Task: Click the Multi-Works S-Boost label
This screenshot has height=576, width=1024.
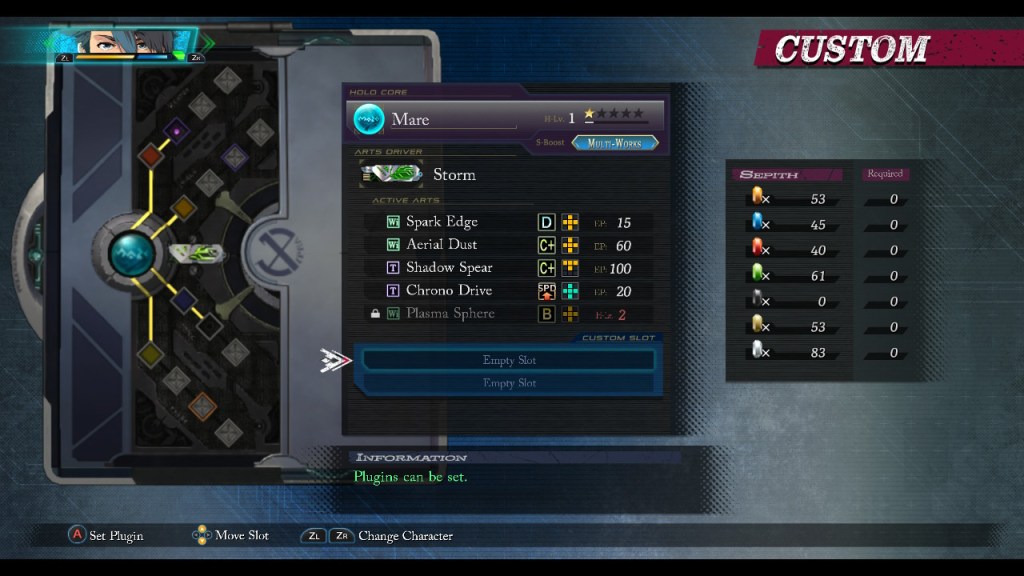Action: click(614, 143)
